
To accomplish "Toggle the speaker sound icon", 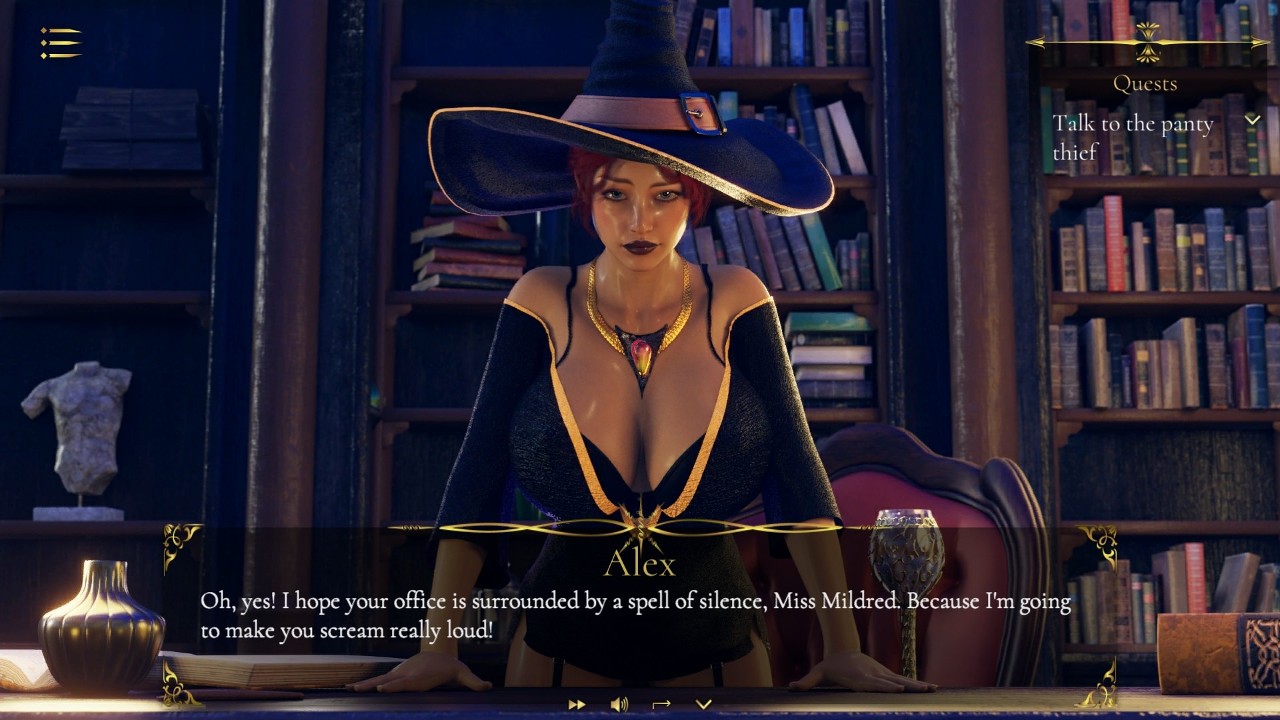I will click(x=619, y=704).
